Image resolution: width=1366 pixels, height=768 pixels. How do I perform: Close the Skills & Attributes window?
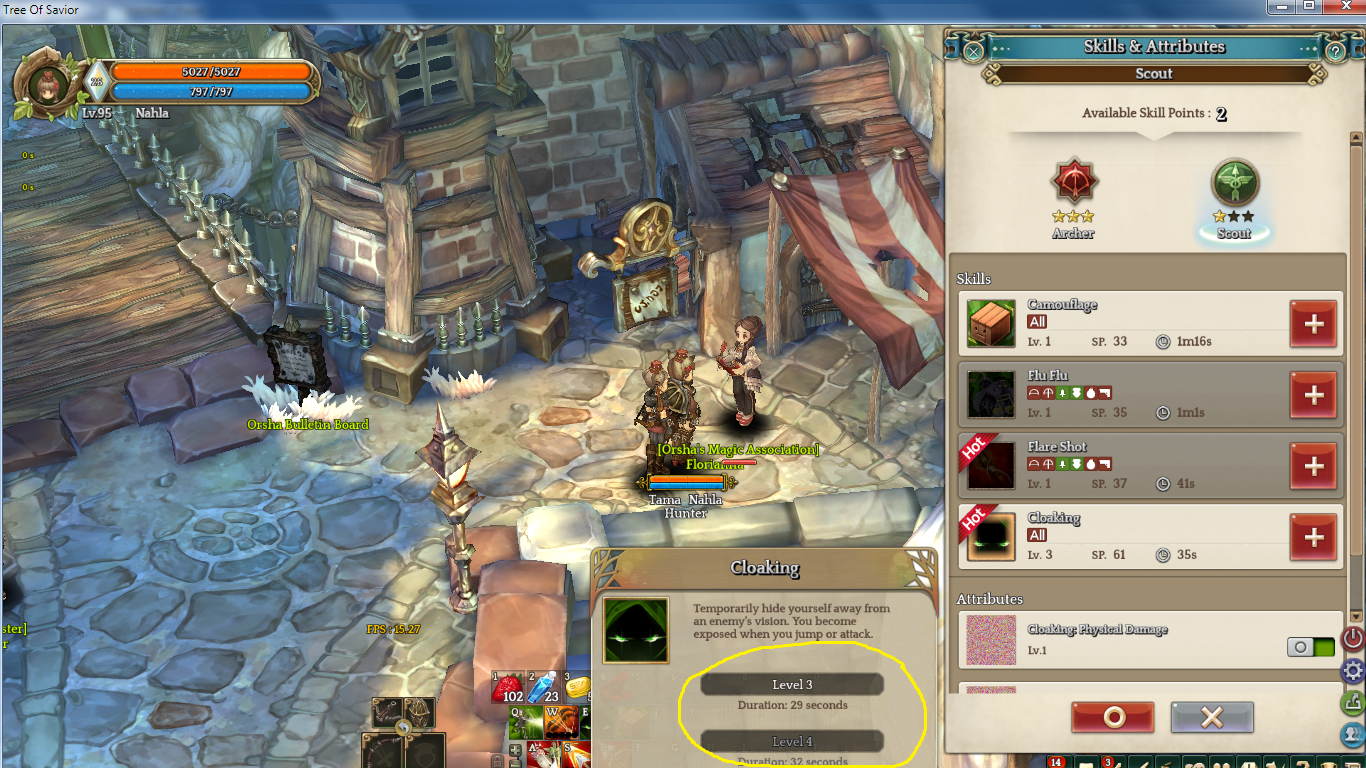tap(973, 49)
